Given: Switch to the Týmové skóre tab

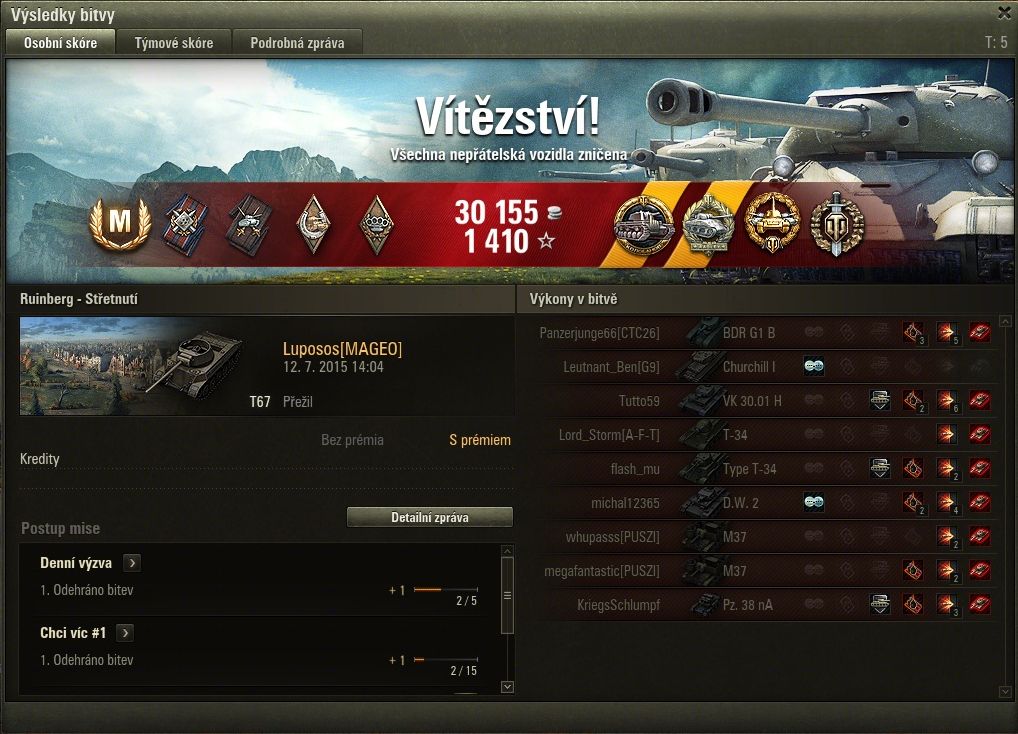Looking at the screenshot, I should (174, 43).
